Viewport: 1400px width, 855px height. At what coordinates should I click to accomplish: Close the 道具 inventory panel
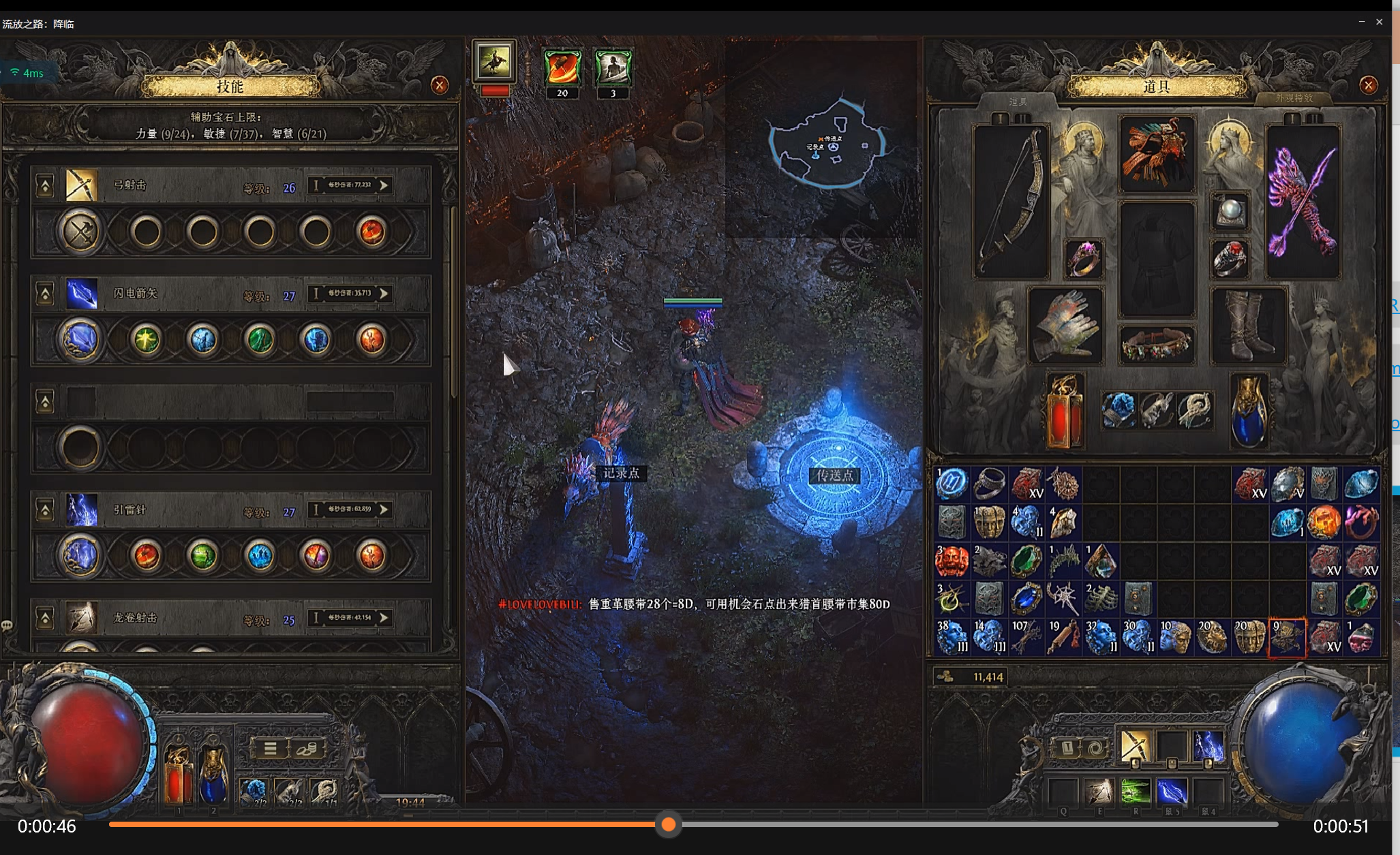(1368, 85)
